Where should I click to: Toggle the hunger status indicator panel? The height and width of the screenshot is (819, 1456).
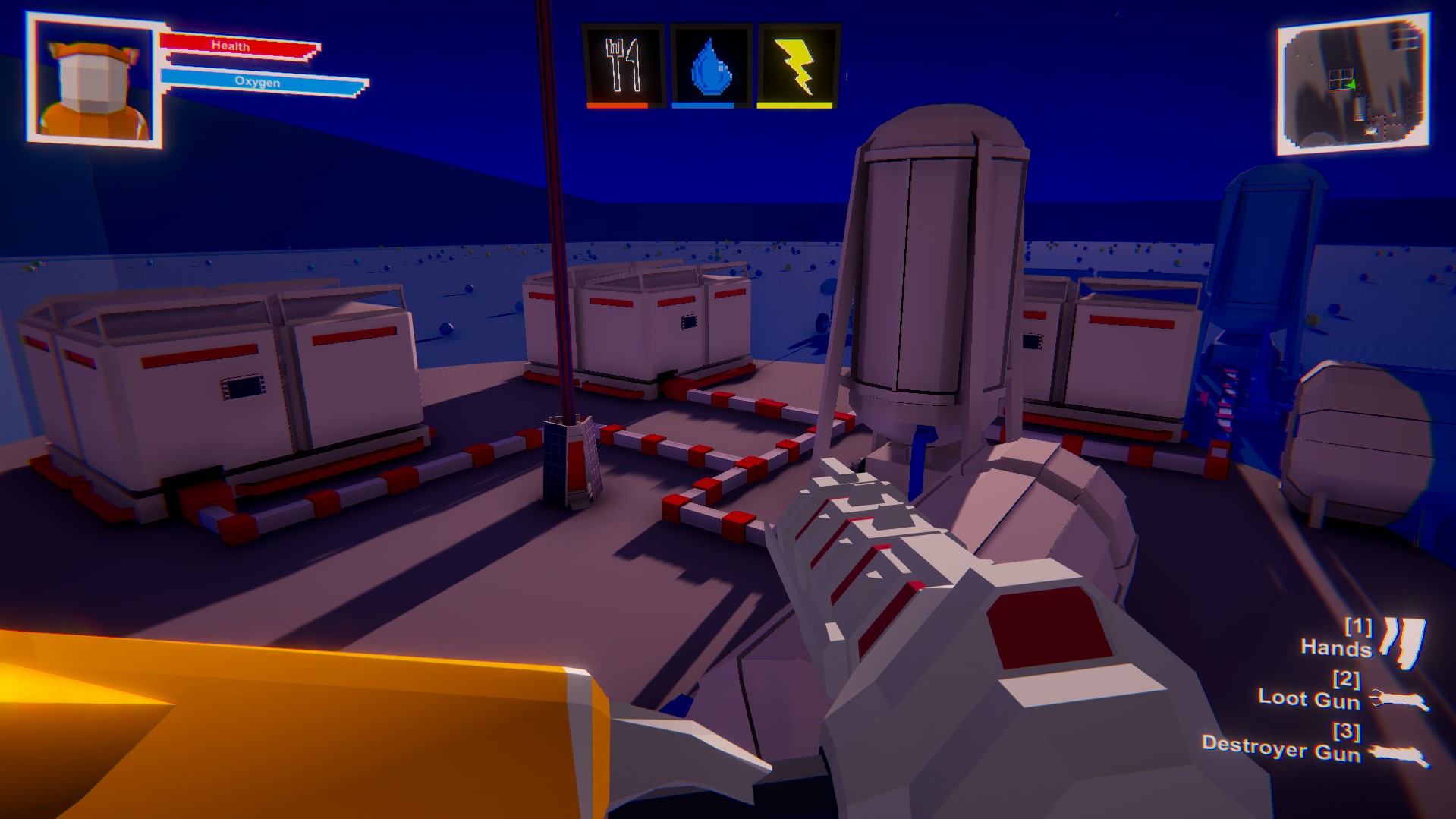click(624, 64)
